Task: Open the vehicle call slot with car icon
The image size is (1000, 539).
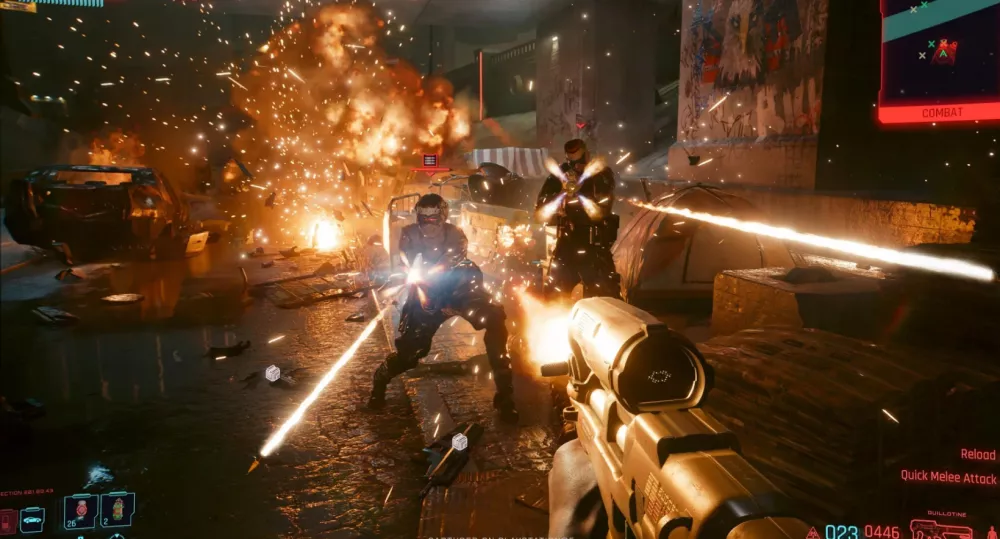Action: 33,519
